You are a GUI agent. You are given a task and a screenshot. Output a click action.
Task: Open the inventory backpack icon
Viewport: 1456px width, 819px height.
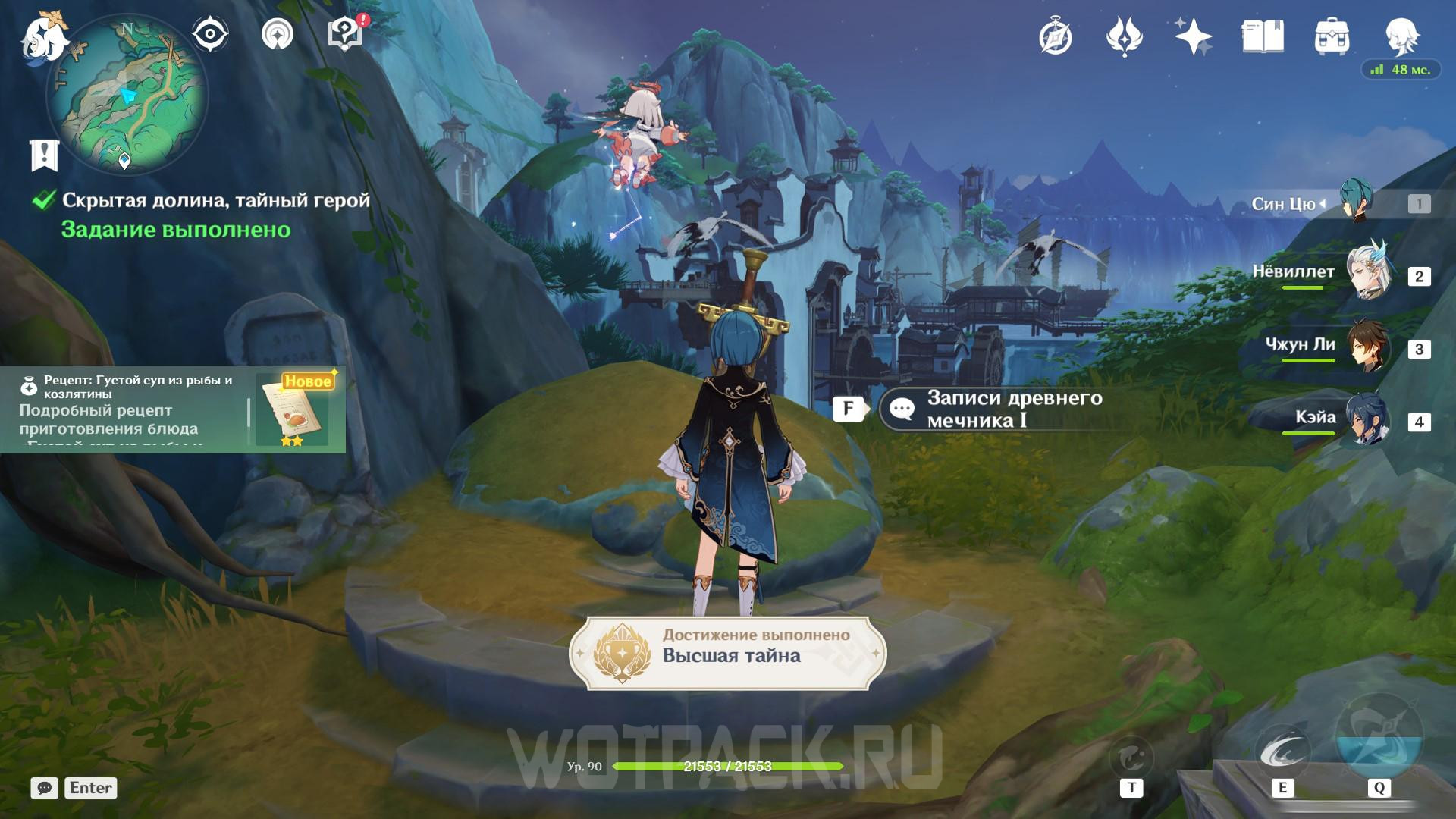tap(1332, 36)
